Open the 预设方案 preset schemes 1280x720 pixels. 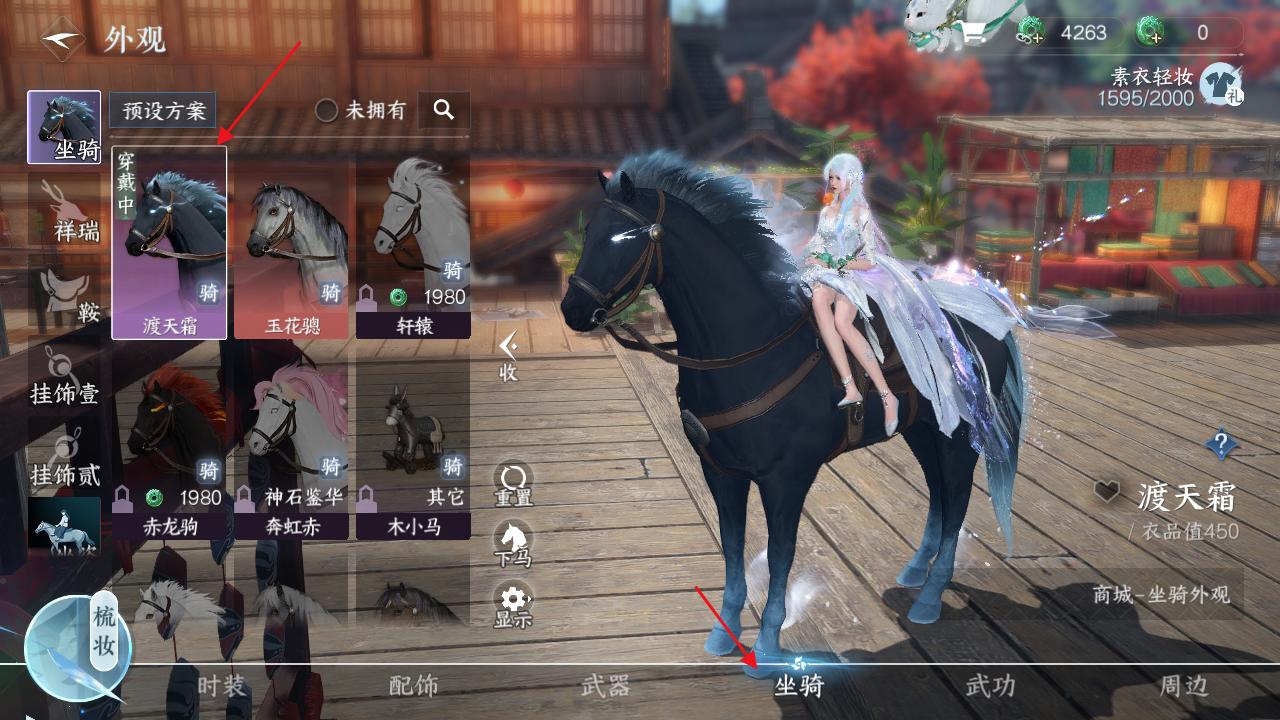pyautogui.click(x=163, y=110)
